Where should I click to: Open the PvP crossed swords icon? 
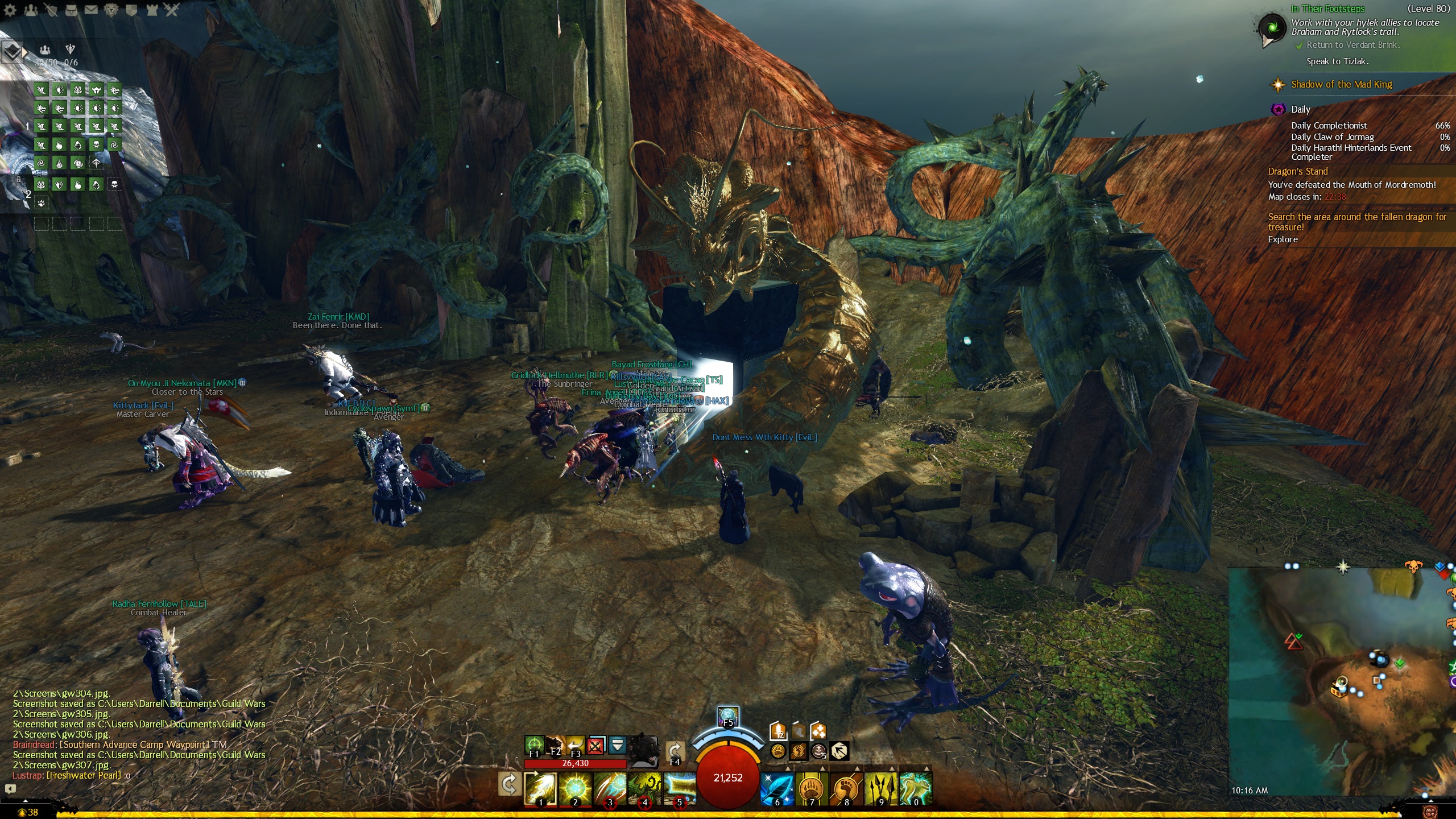click(x=172, y=10)
